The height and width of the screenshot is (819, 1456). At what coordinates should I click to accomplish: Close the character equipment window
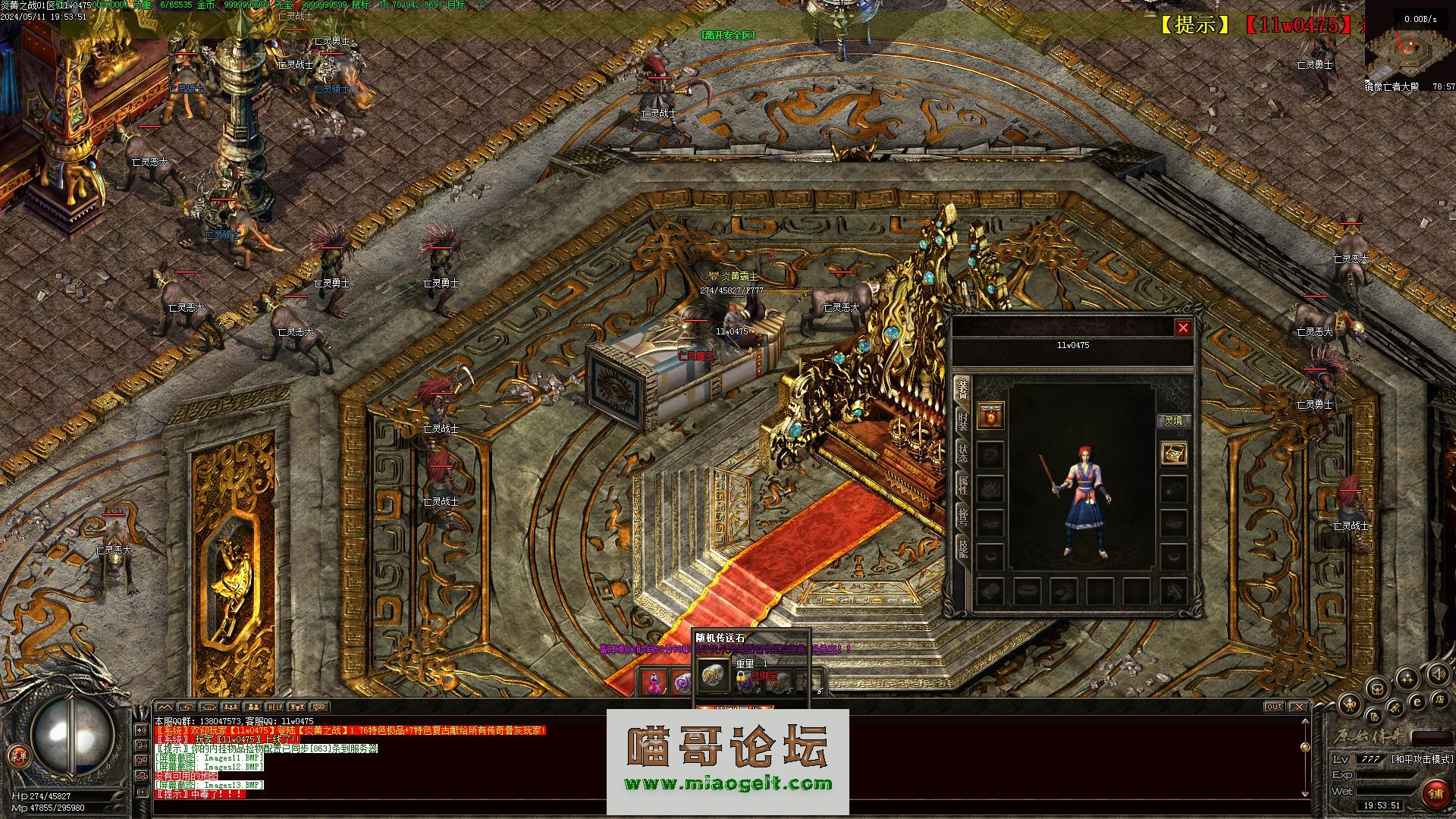[1182, 328]
